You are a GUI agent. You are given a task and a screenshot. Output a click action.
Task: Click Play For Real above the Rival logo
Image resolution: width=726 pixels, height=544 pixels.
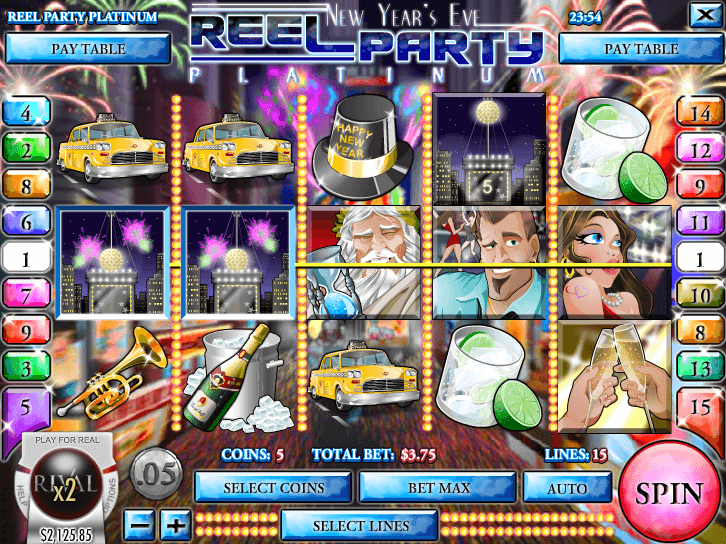[65, 440]
